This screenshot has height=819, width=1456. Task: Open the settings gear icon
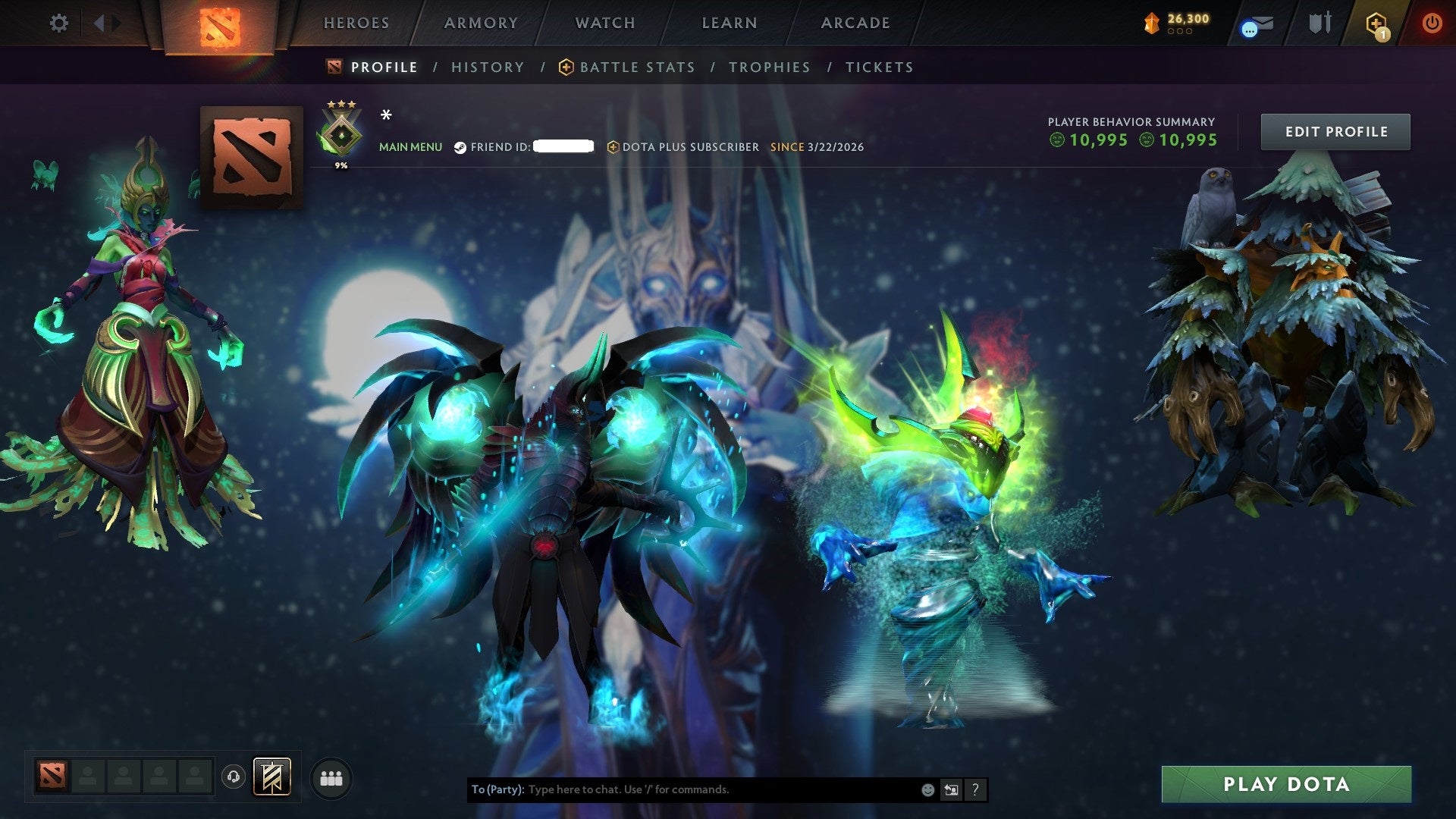tap(58, 23)
